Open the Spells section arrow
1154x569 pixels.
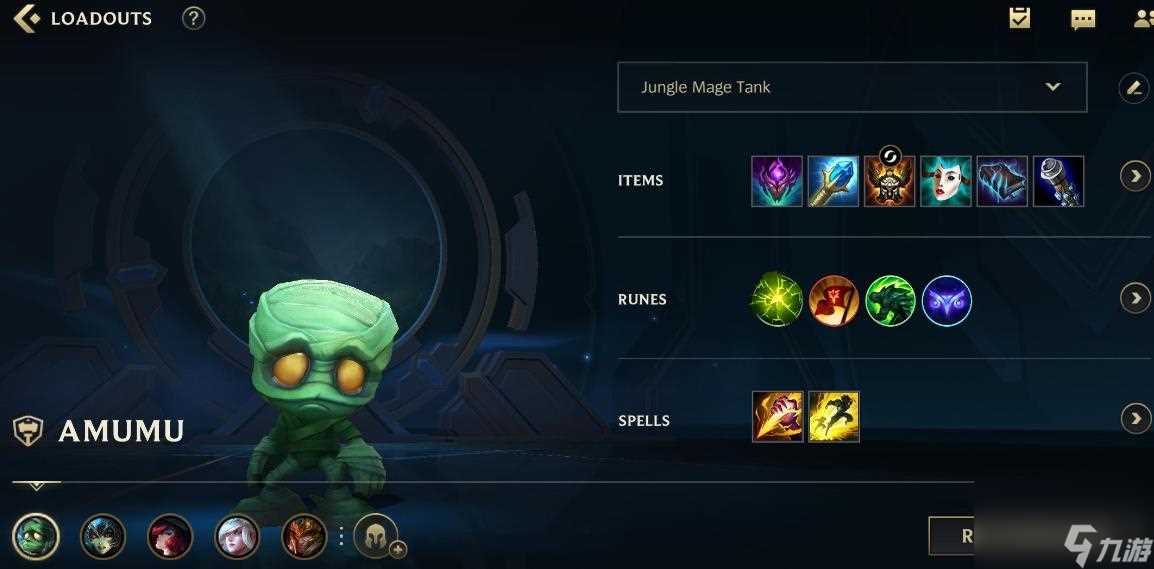click(x=1135, y=418)
